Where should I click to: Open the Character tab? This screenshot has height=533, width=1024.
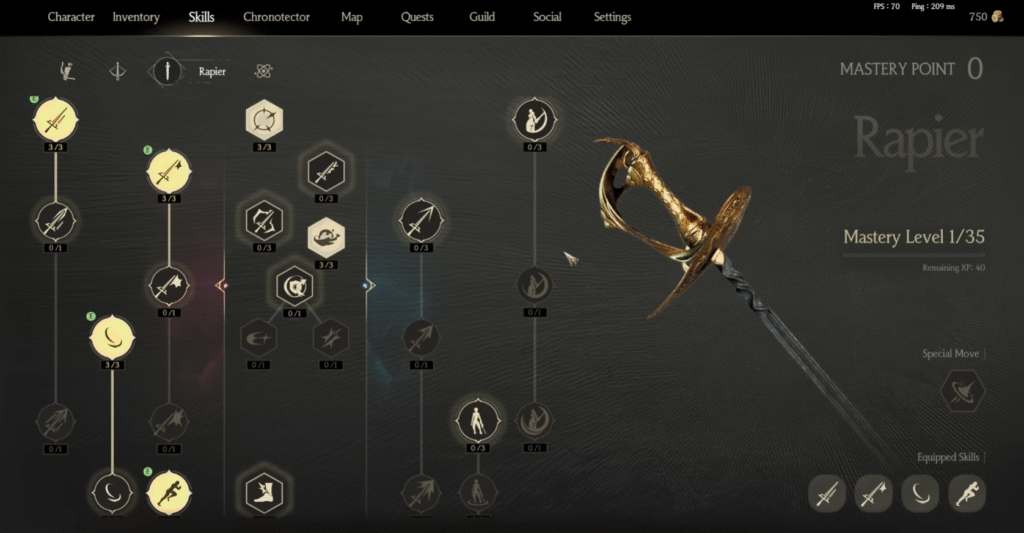click(71, 17)
